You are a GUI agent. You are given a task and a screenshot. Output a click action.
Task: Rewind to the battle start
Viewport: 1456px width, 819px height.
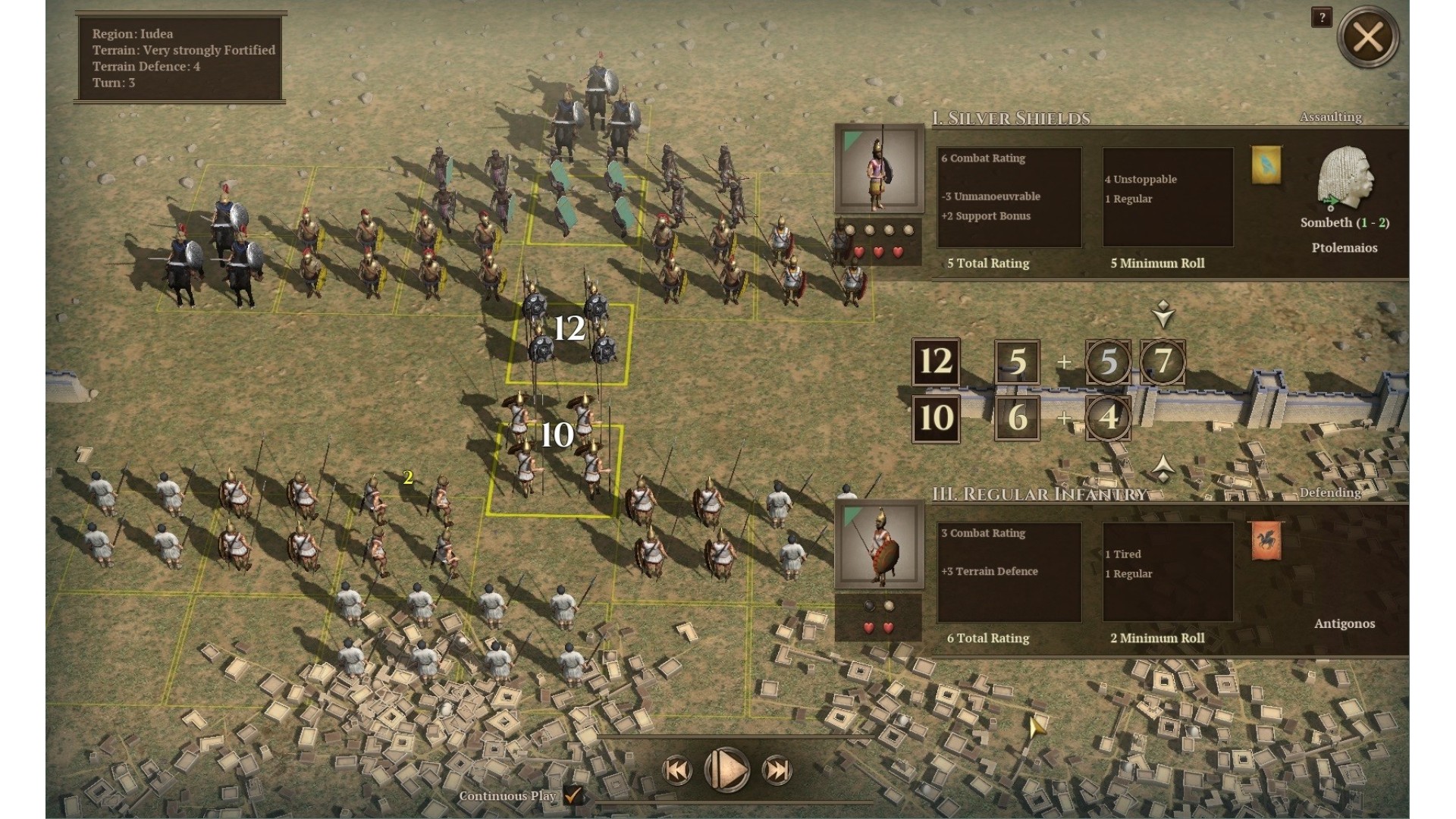pyautogui.click(x=677, y=770)
